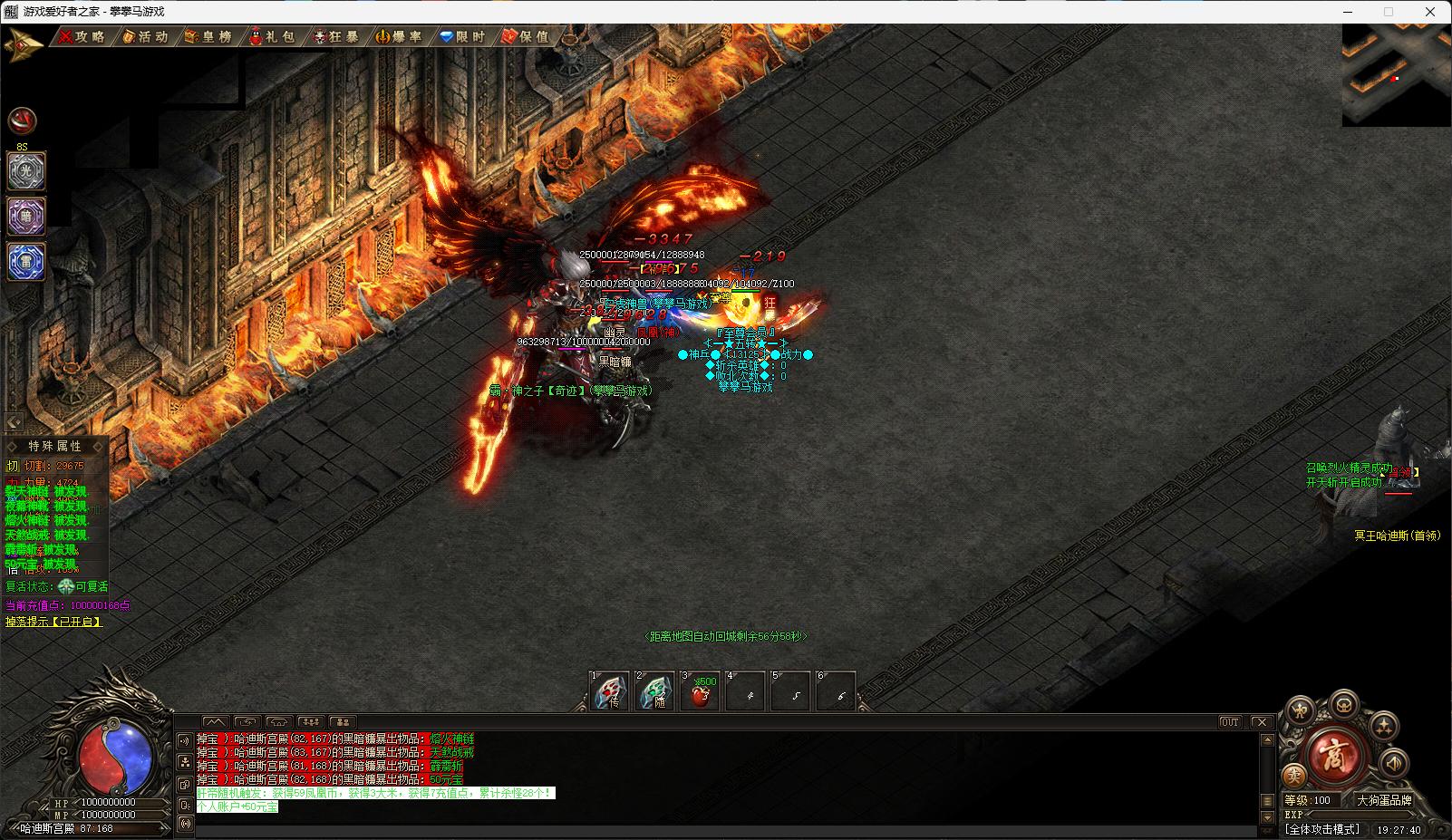Image resolution: width=1452 pixels, height=840 pixels.
Task: Use the 传 teleport stone in hotbar slot 1
Action: [610, 692]
